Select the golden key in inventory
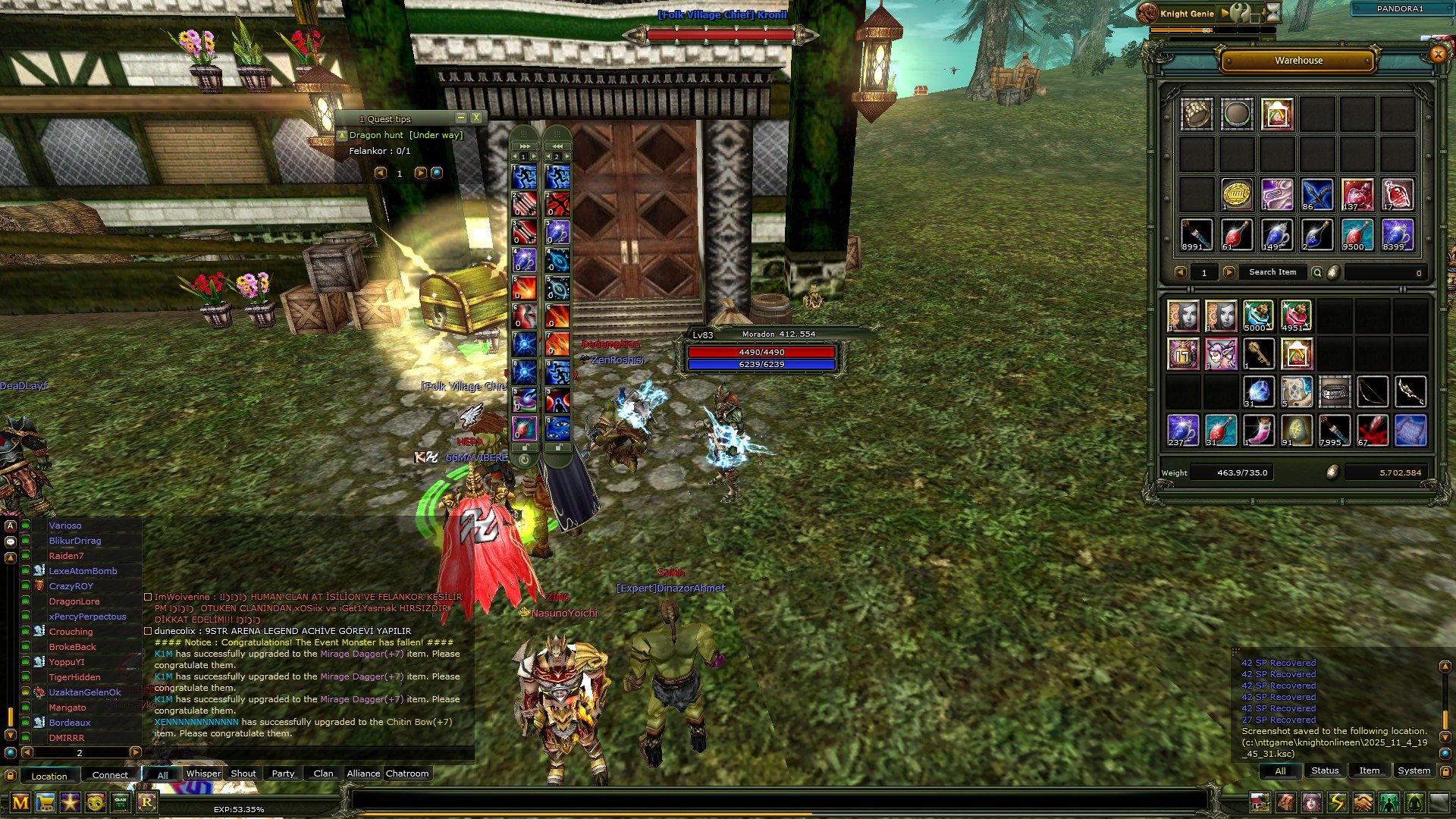 click(1259, 354)
